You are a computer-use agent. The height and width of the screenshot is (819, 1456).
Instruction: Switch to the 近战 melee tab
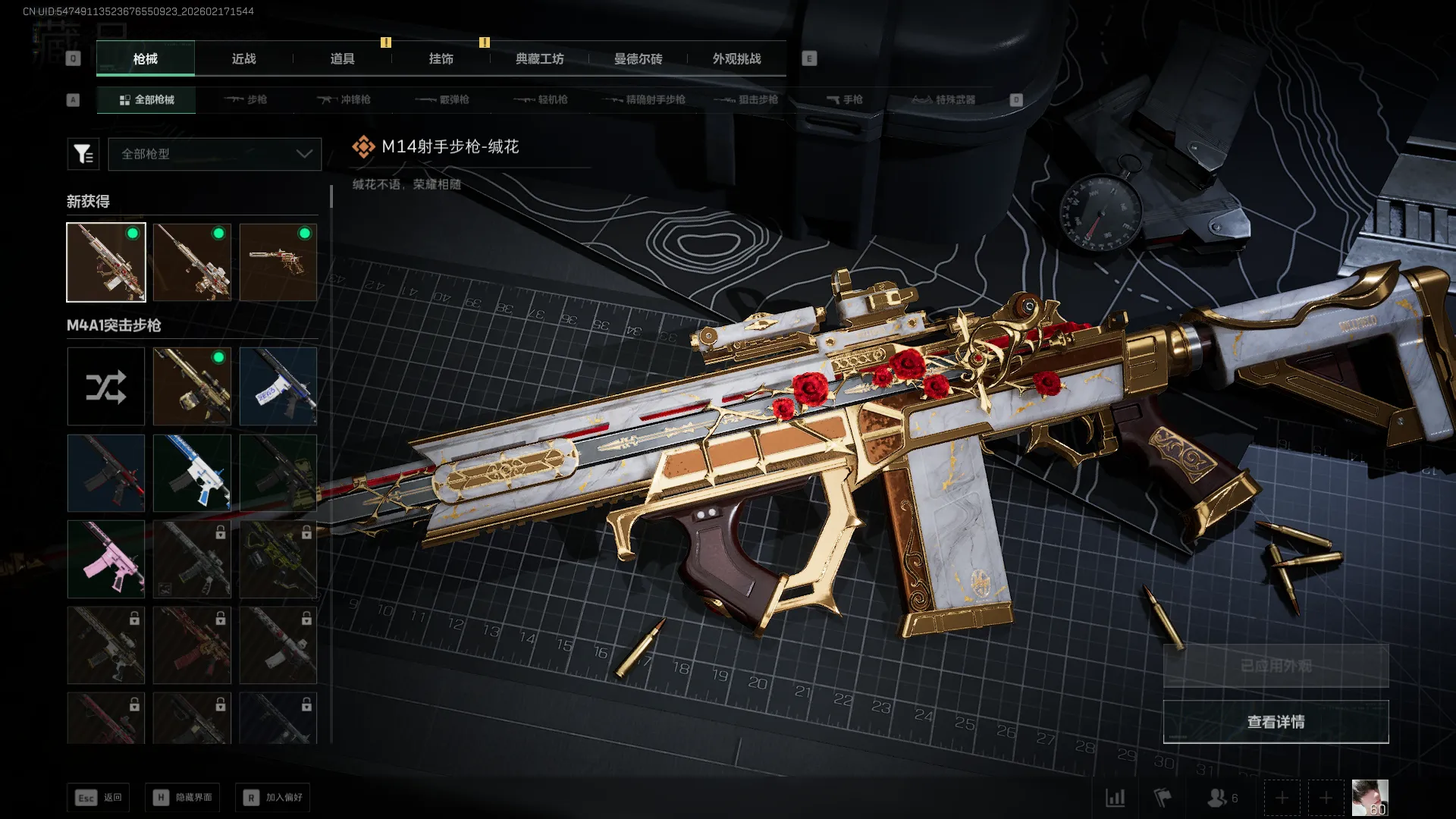click(243, 58)
